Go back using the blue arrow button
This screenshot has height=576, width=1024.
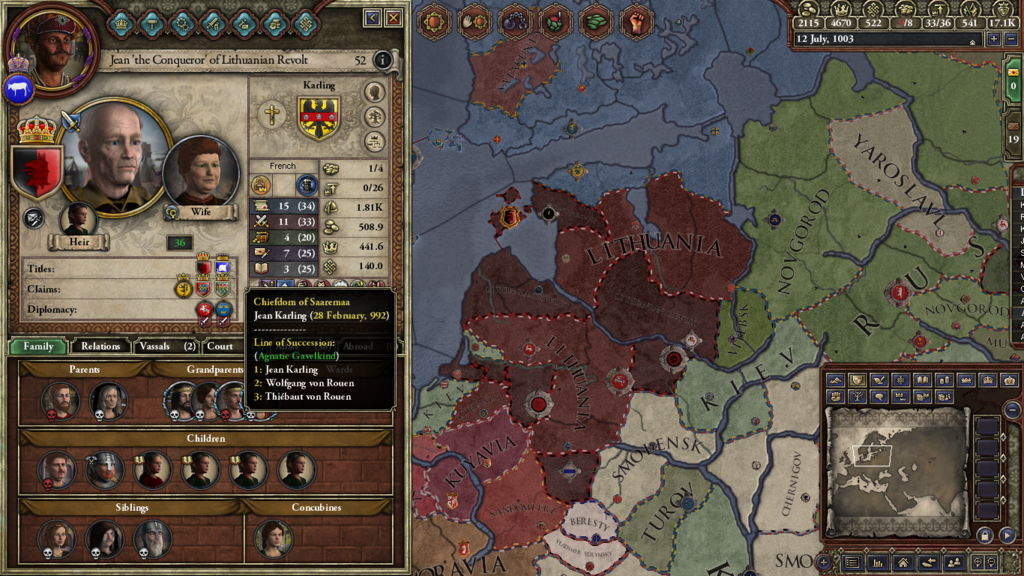click(x=372, y=18)
